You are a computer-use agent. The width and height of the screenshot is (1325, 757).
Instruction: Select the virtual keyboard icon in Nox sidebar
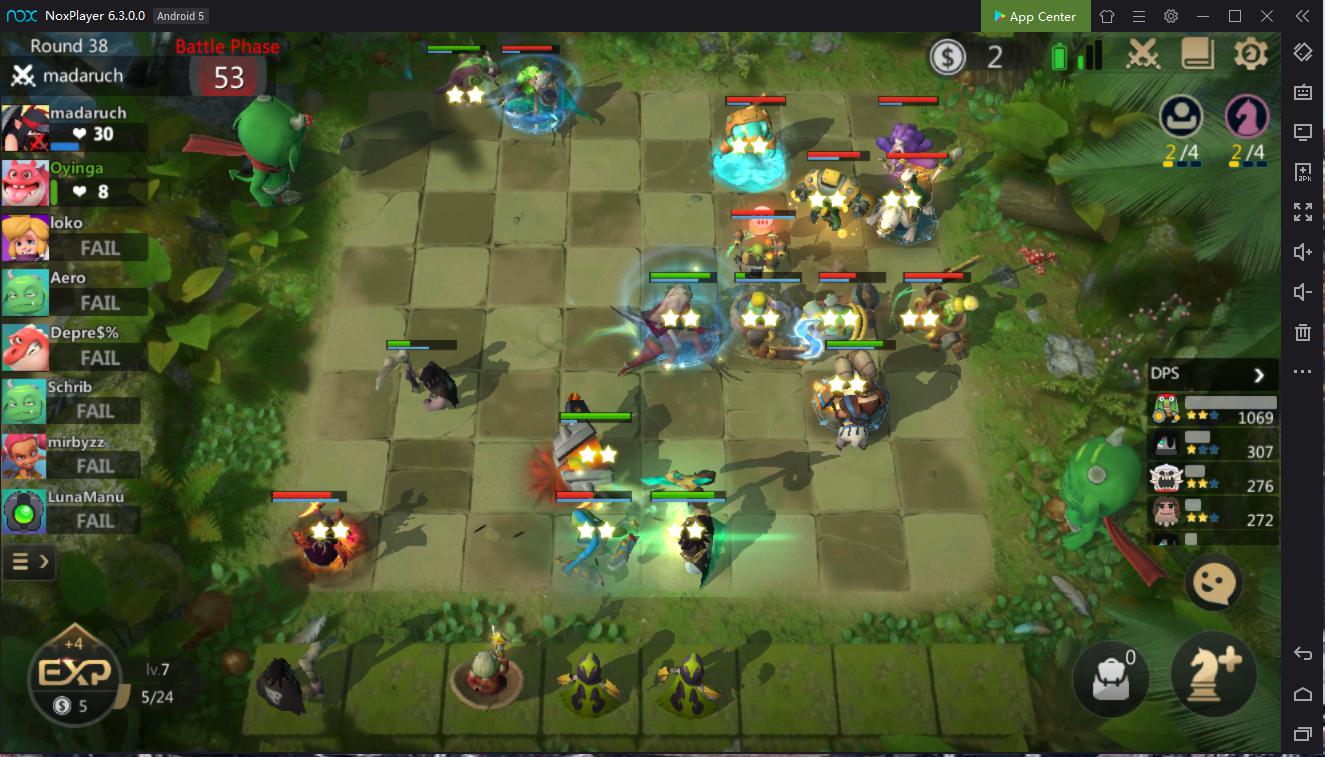point(1303,92)
